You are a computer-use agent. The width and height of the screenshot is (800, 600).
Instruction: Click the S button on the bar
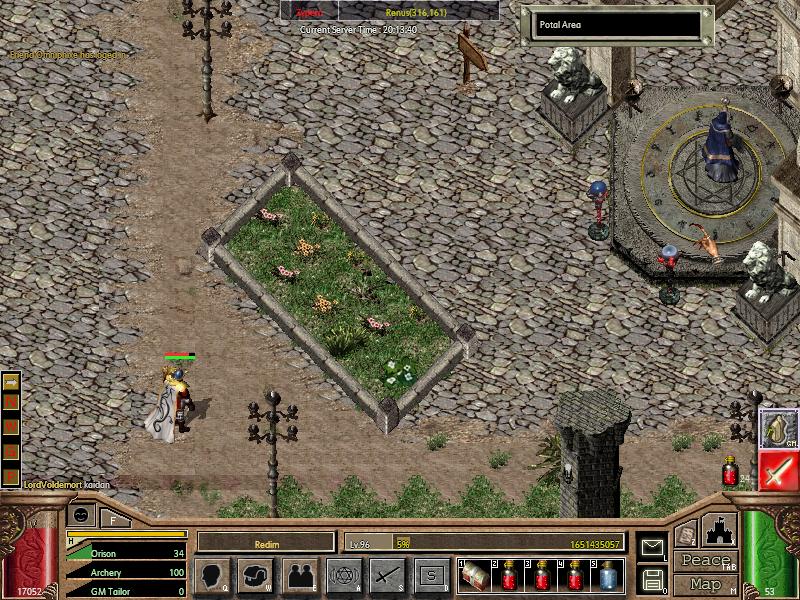[x=431, y=575]
